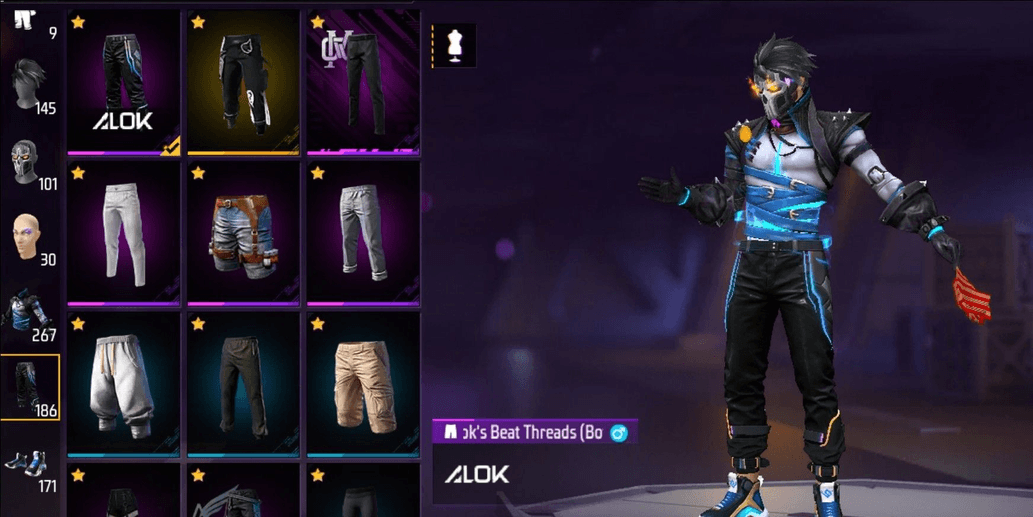
Task: Open the bald head face category
Action: click(x=30, y=239)
